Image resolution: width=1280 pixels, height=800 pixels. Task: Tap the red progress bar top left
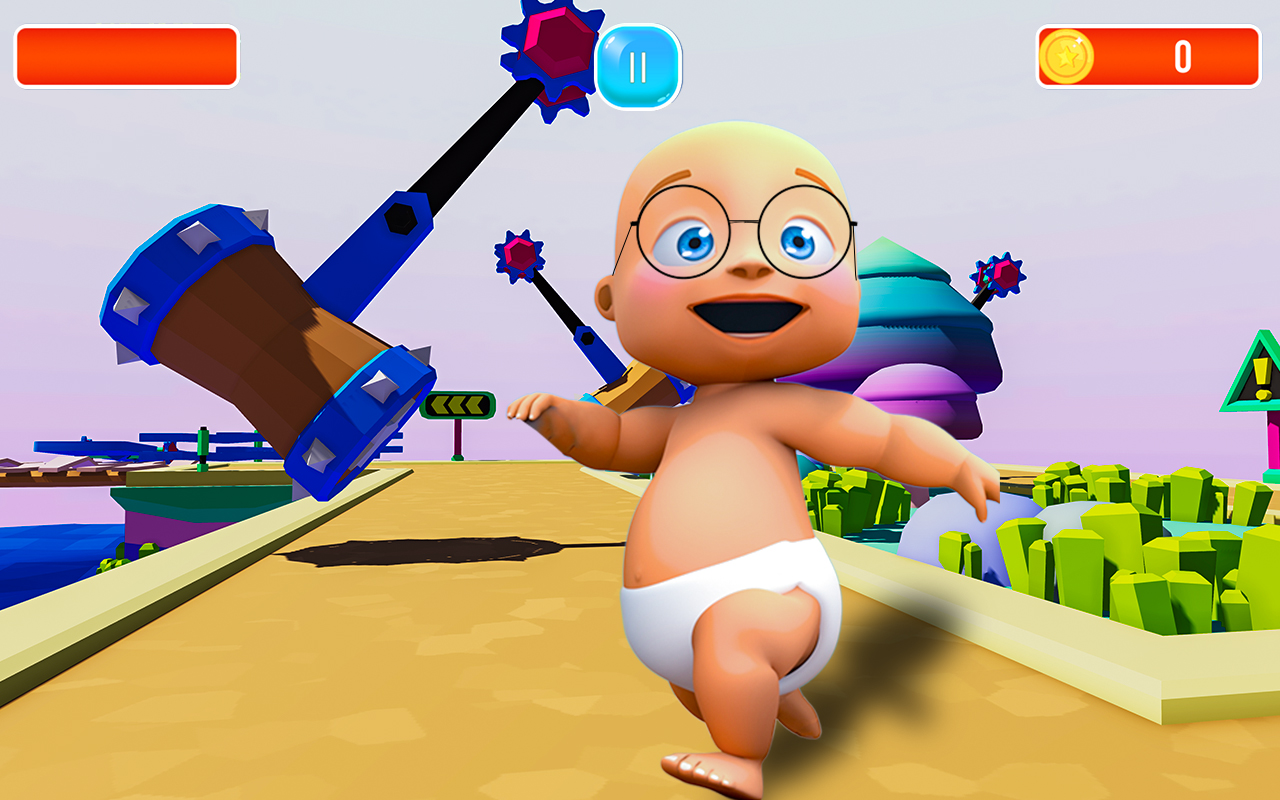tap(125, 55)
